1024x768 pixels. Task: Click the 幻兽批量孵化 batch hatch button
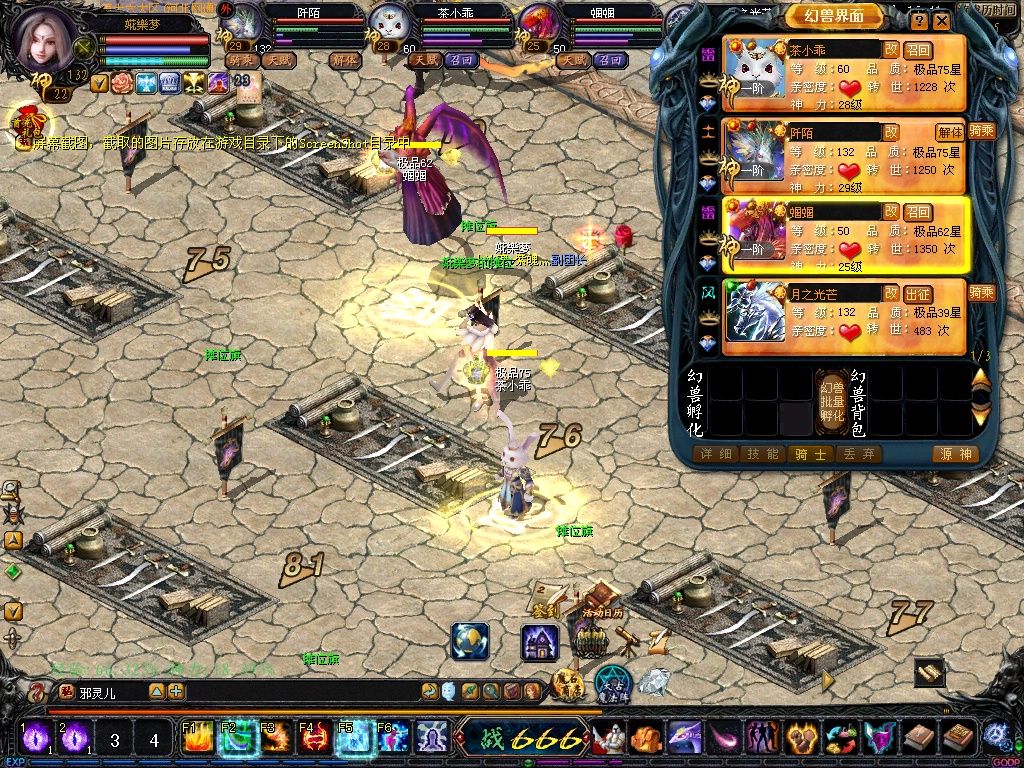pyautogui.click(x=832, y=402)
